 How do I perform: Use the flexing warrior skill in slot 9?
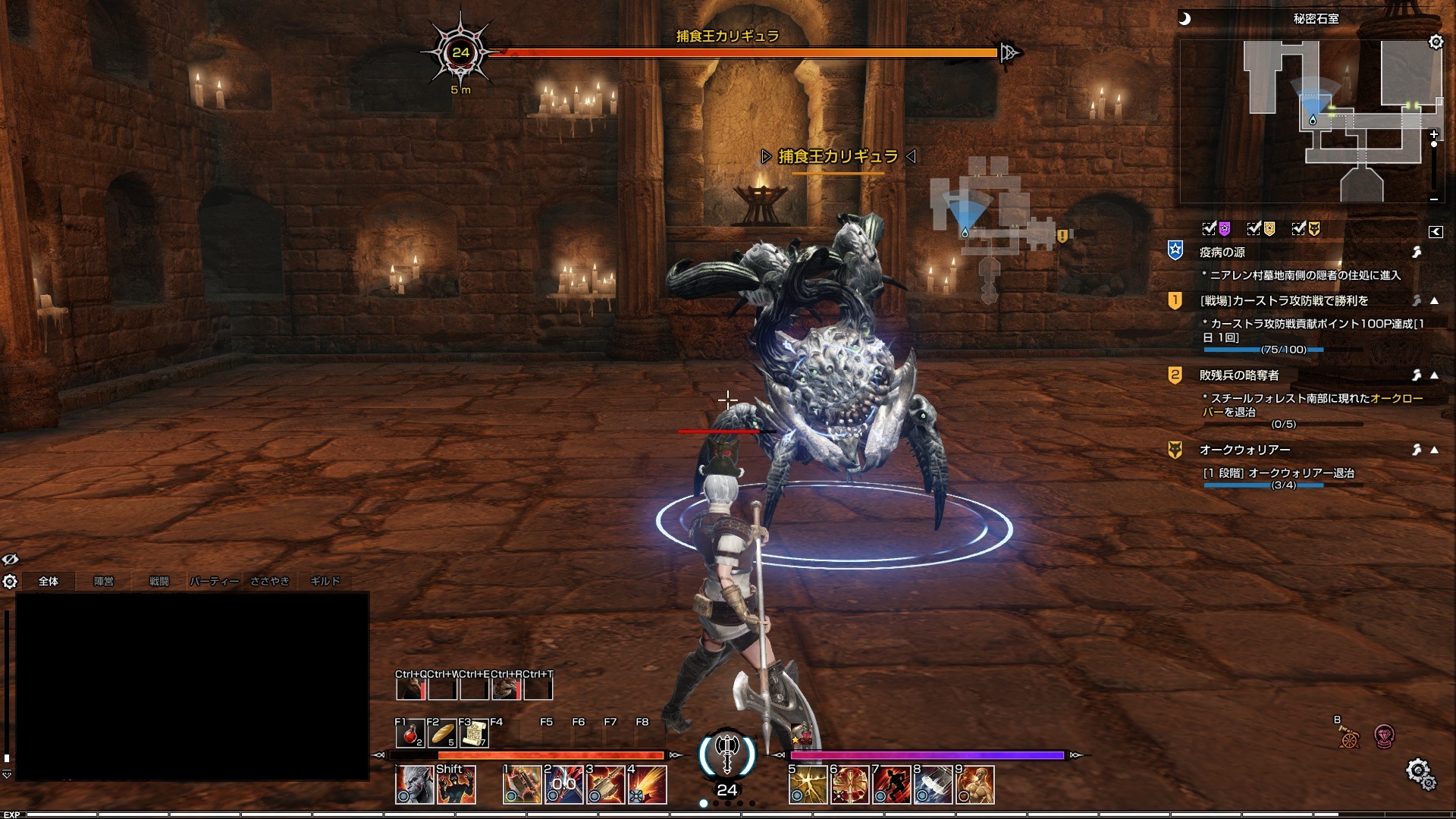tap(975, 785)
